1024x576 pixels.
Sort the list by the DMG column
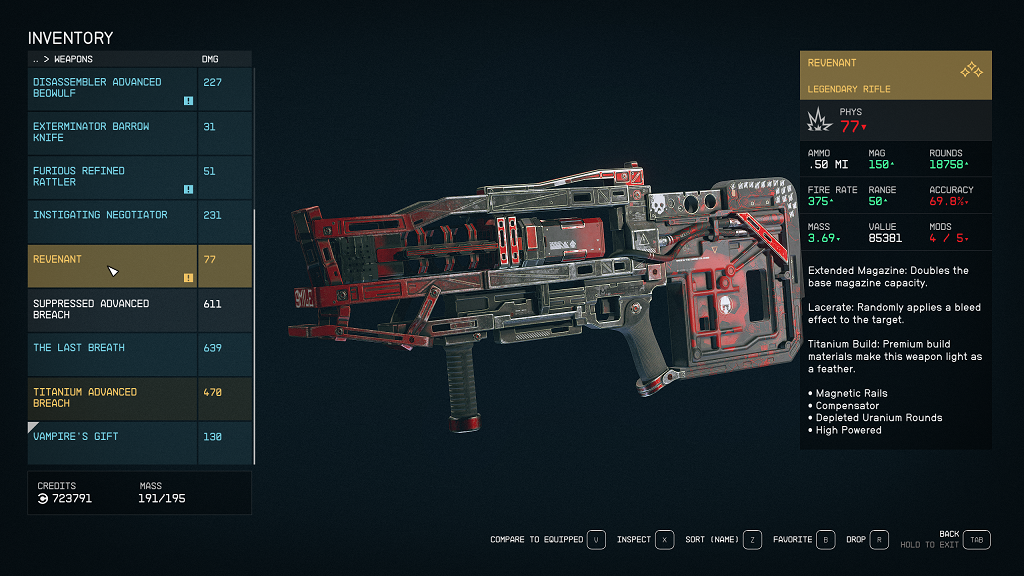[x=211, y=59]
